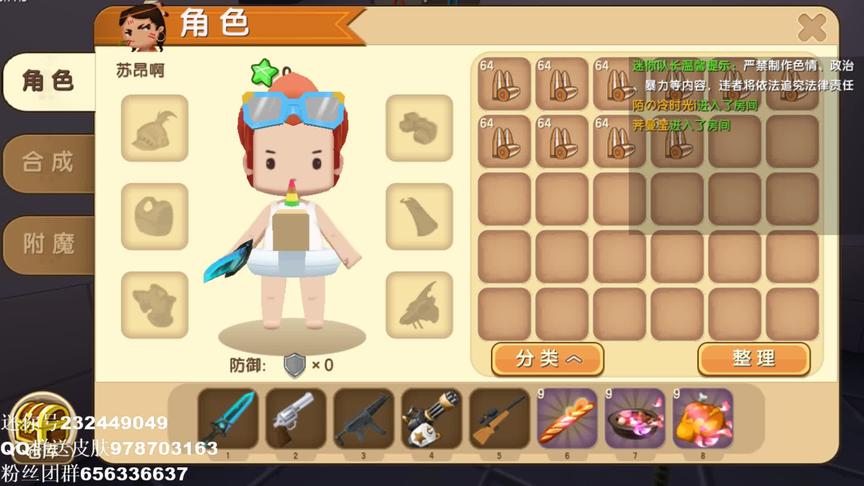This screenshot has height=486, width=864.
Task: Select the blue crystal sword hotbar slot
Action: click(x=228, y=418)
